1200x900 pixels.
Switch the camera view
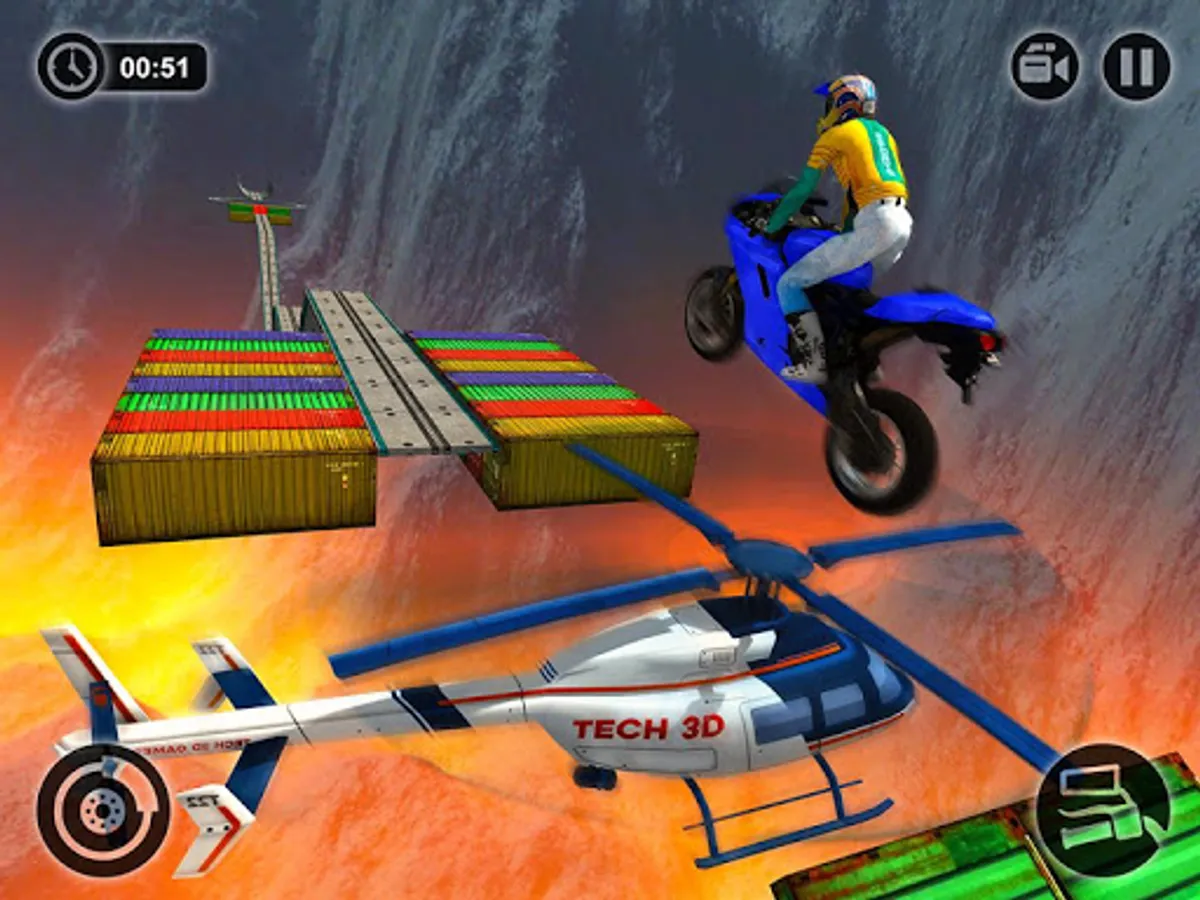[x=1044, y=66]
